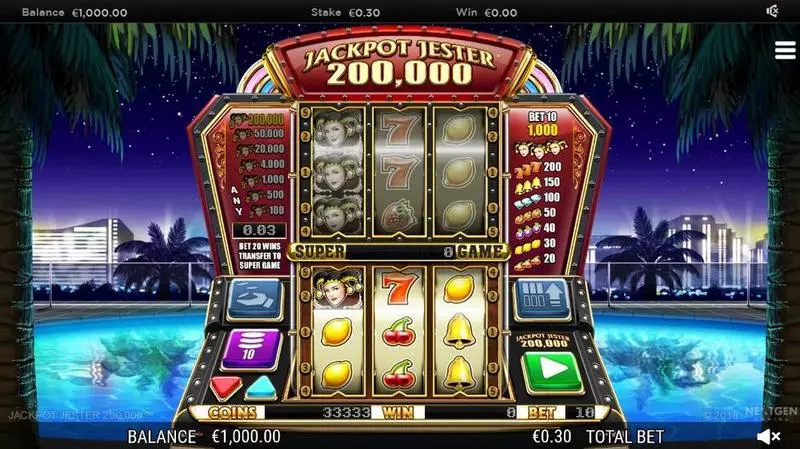This screenshot has height=449, width=800.
Task: Increase coin value with the cyan up arrow
Action: click(x=259, y=386)
